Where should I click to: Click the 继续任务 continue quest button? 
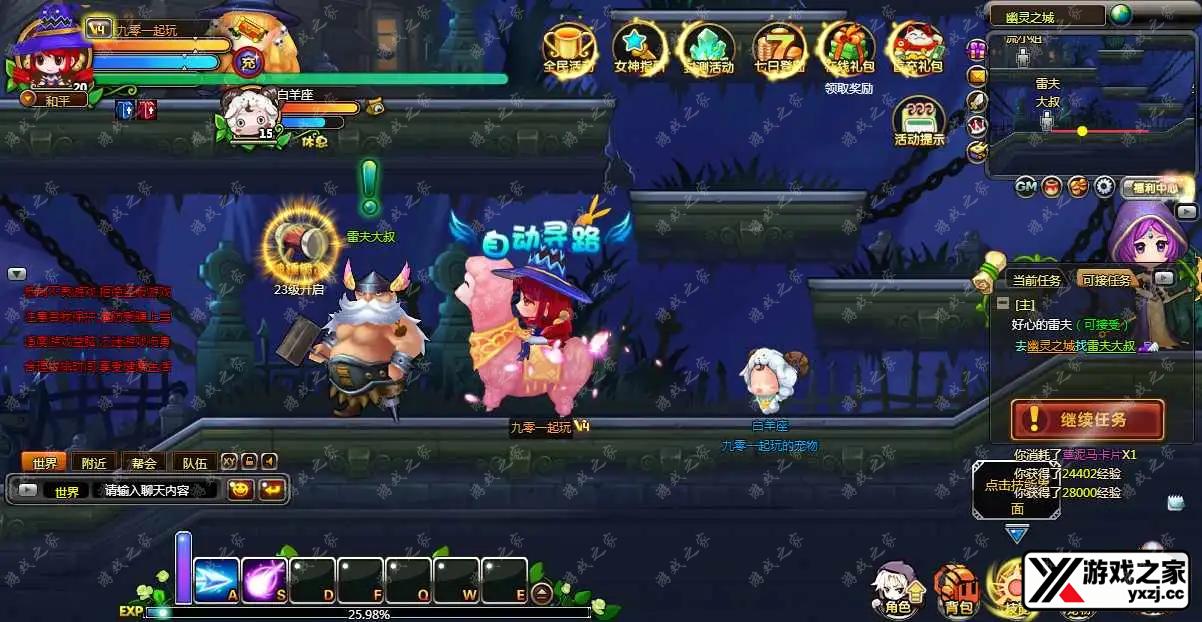1087,419
